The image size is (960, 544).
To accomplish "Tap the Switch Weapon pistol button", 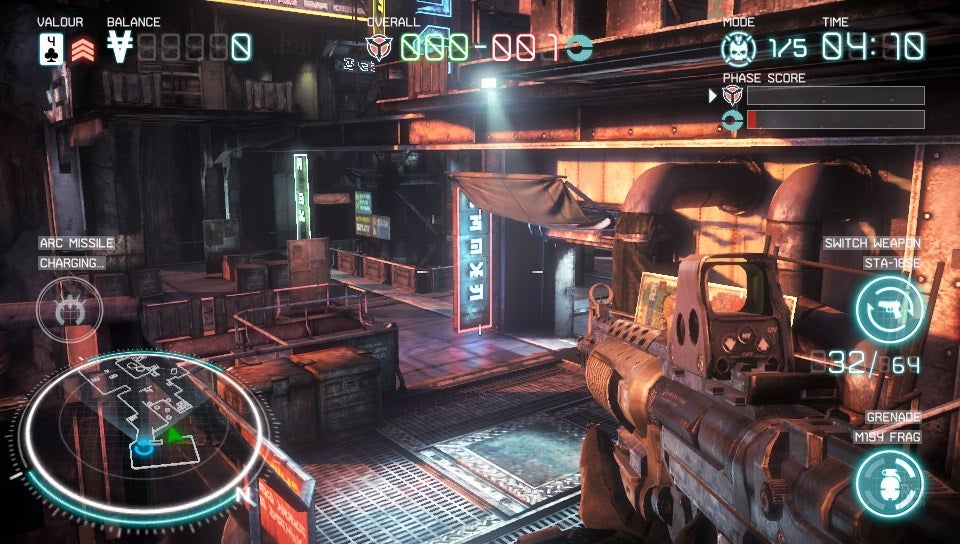I will pyautogui.click(x=888, y=309).
